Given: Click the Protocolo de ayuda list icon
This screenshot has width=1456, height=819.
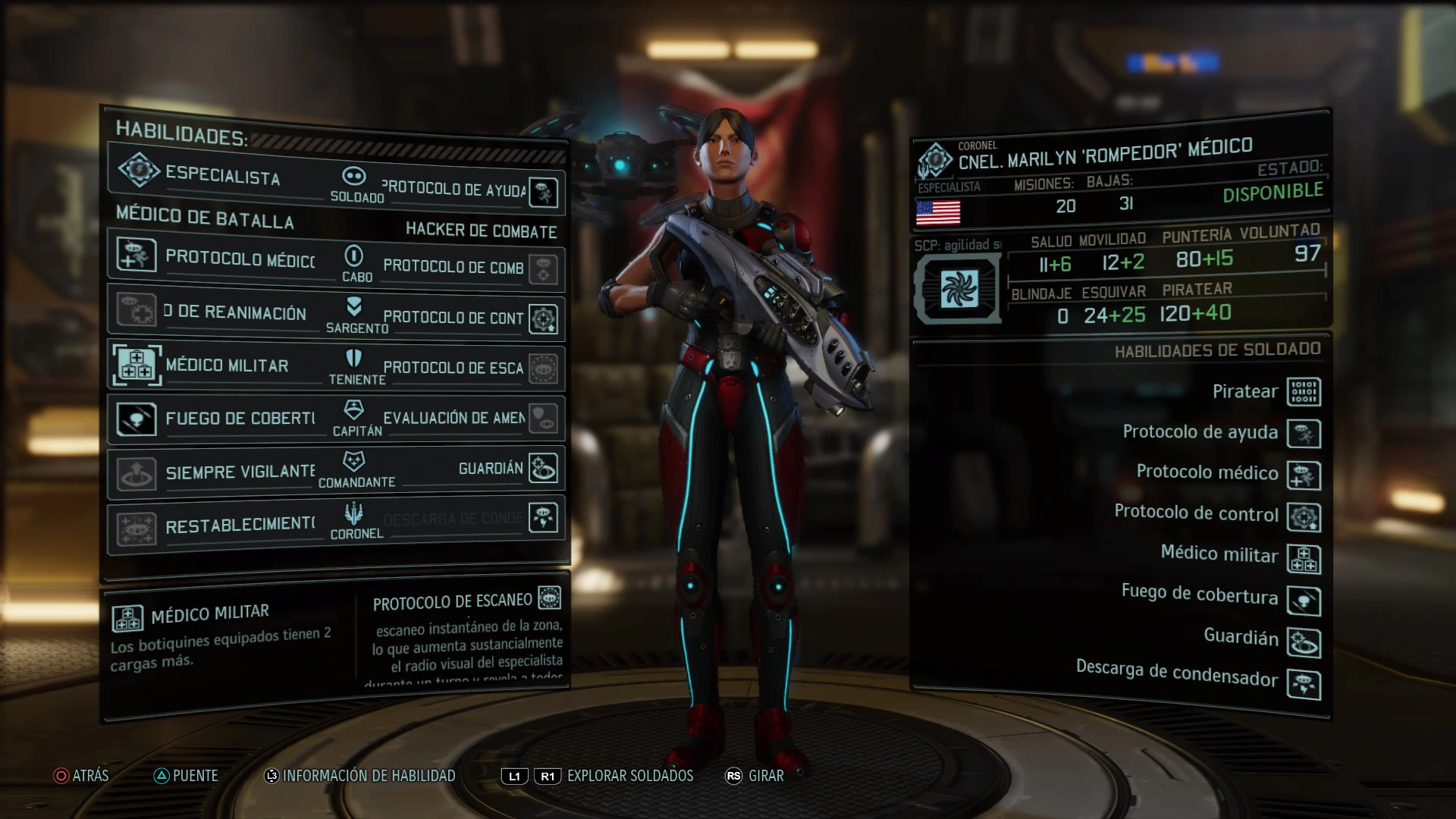Looking at the screenshot, I should point(1304,434).
